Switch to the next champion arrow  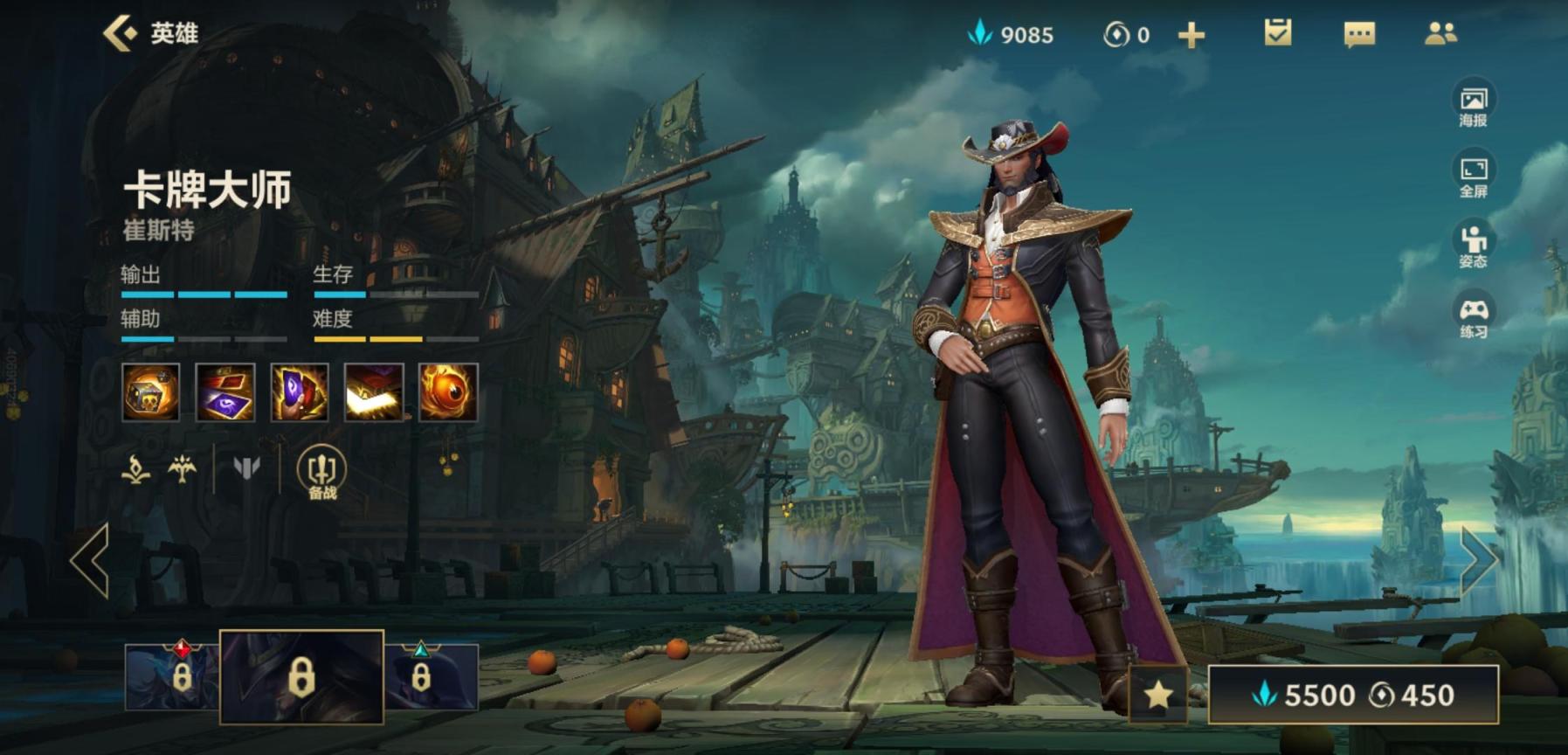1478,561
